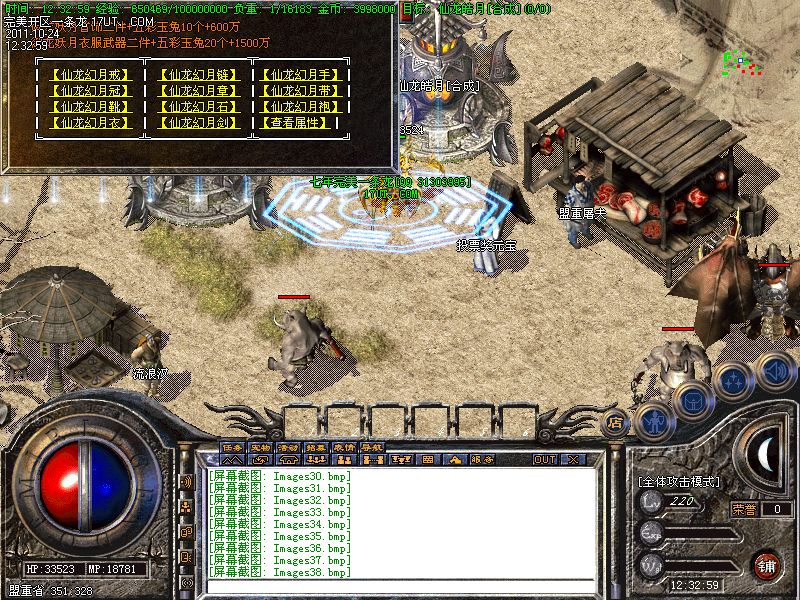Open the character equipment icon

pyautogui.click(x=653, y=418)
